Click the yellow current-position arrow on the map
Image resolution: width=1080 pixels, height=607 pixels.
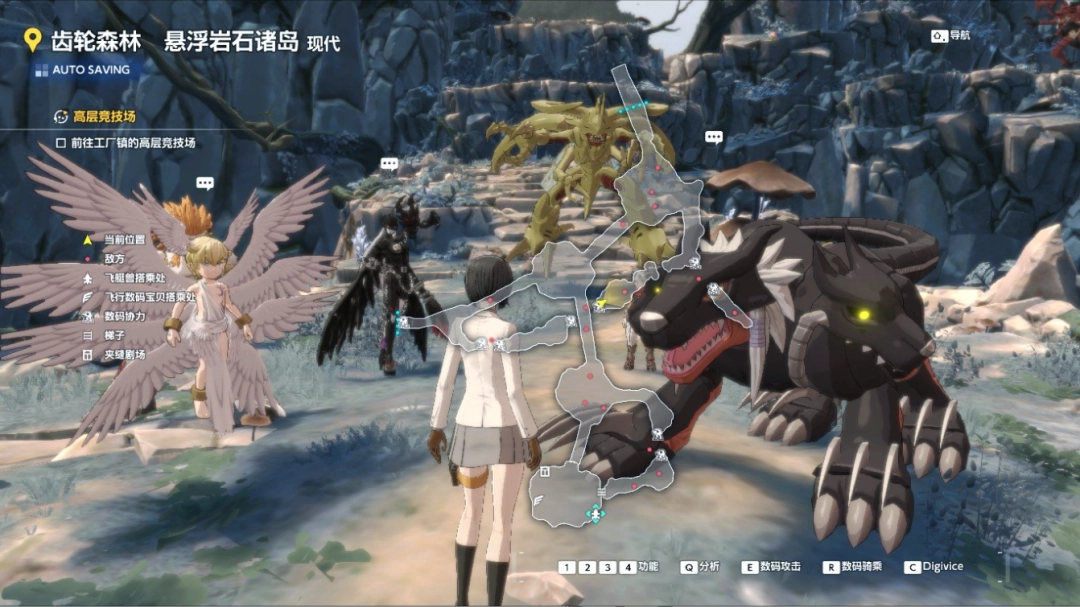(x=601, y=304)
